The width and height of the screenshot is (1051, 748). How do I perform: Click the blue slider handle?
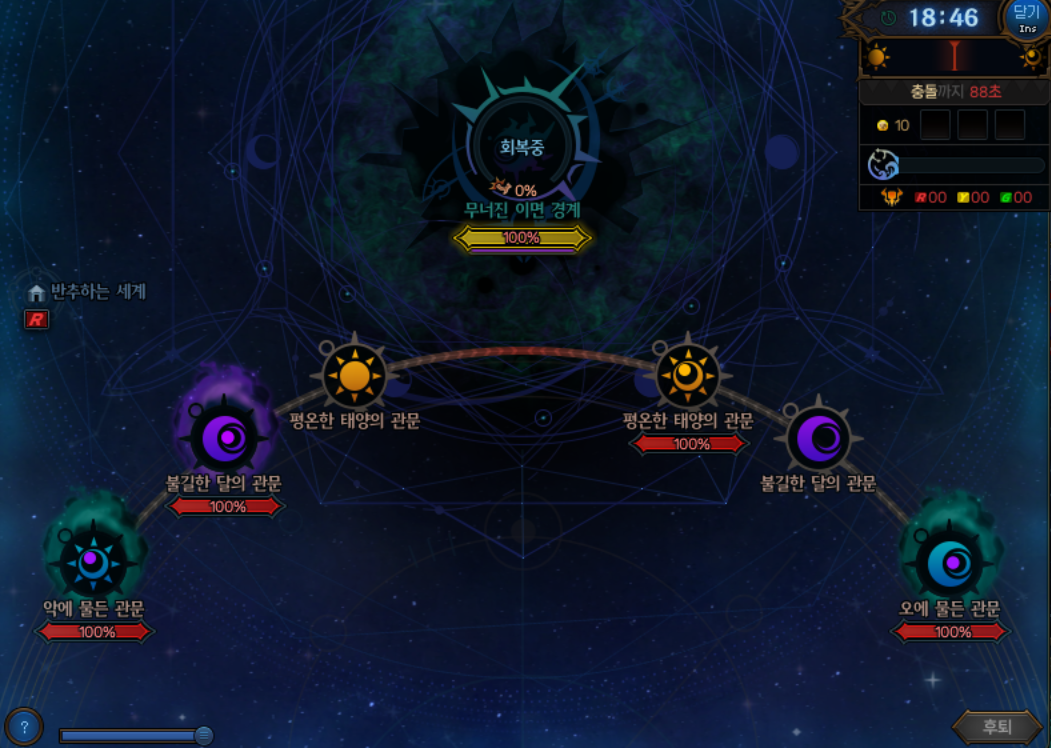coord(204,736)
